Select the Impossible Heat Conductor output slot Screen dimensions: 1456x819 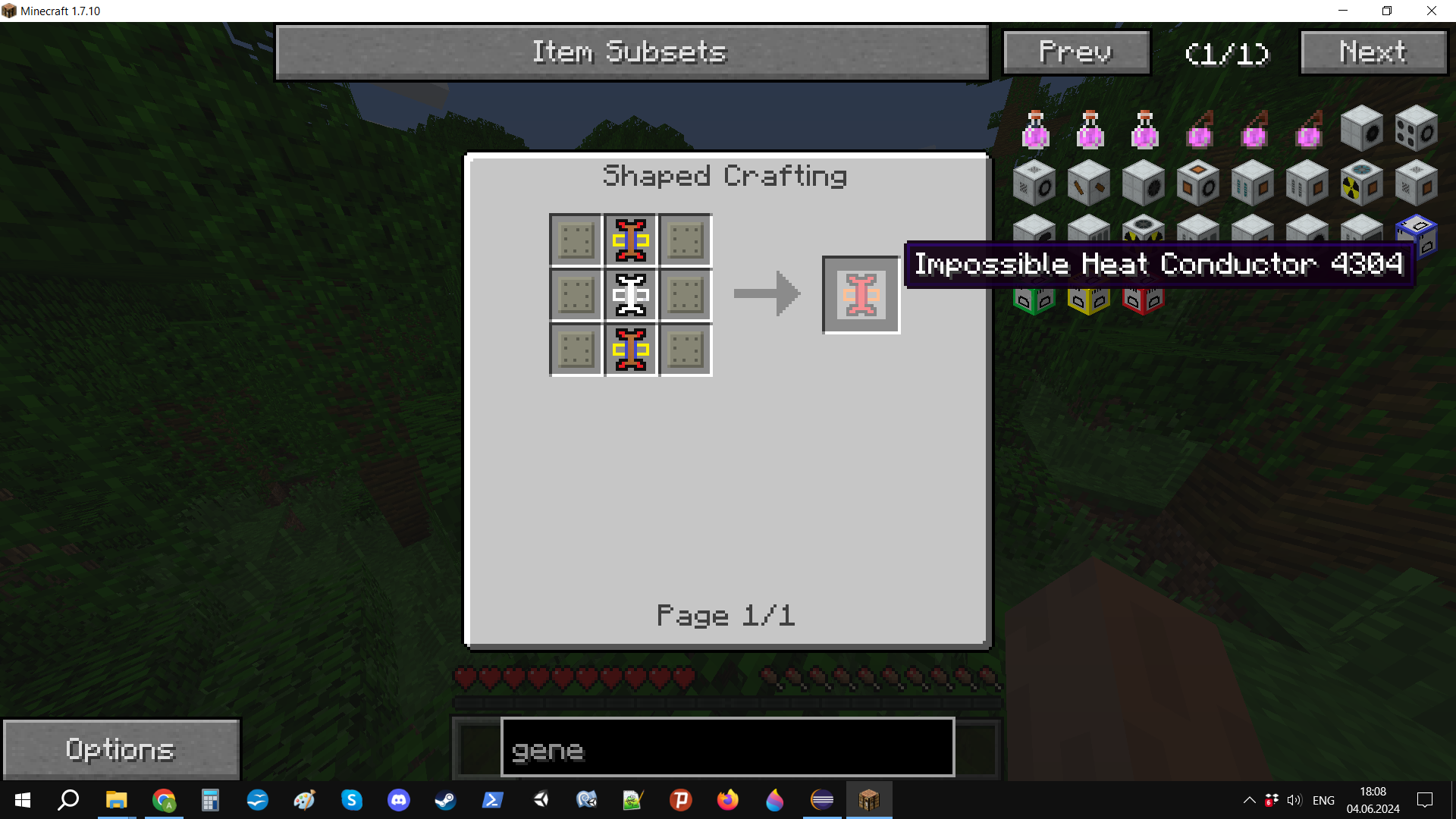pyautogui.click(x=861, y=295)
